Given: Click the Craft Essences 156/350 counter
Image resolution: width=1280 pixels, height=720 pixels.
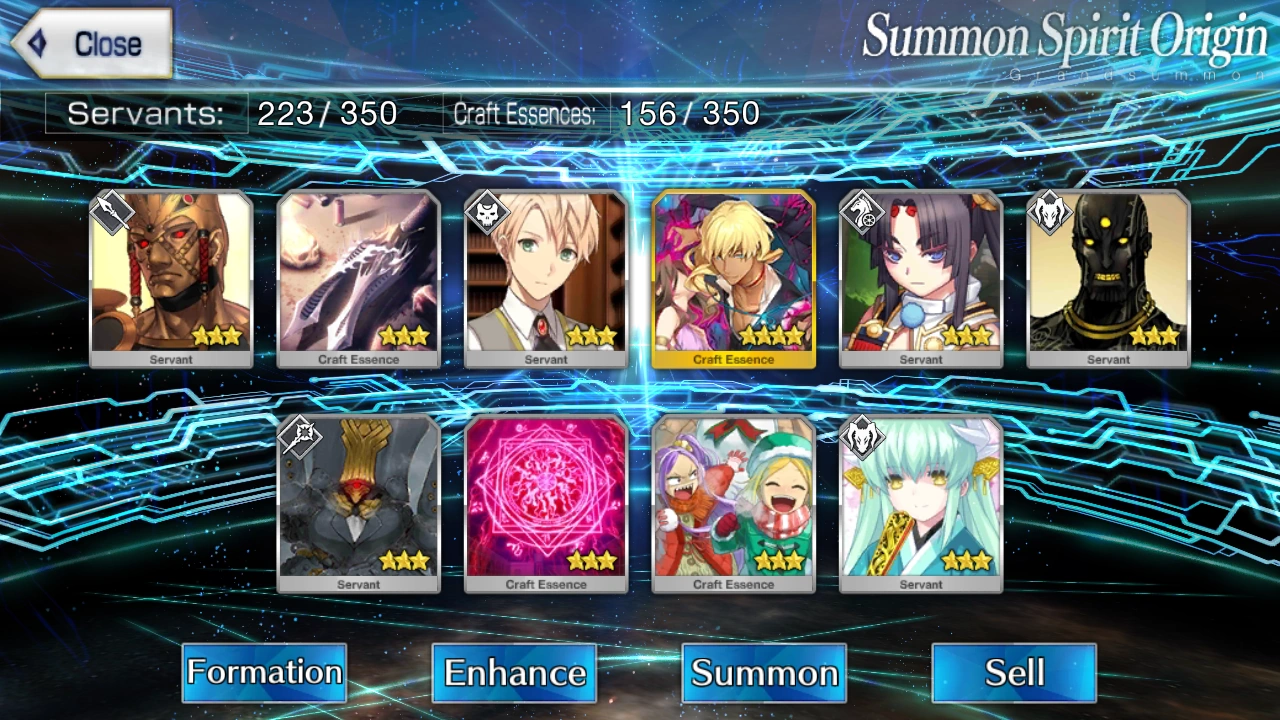Looking at the screenshot, I should coord(610,113).
